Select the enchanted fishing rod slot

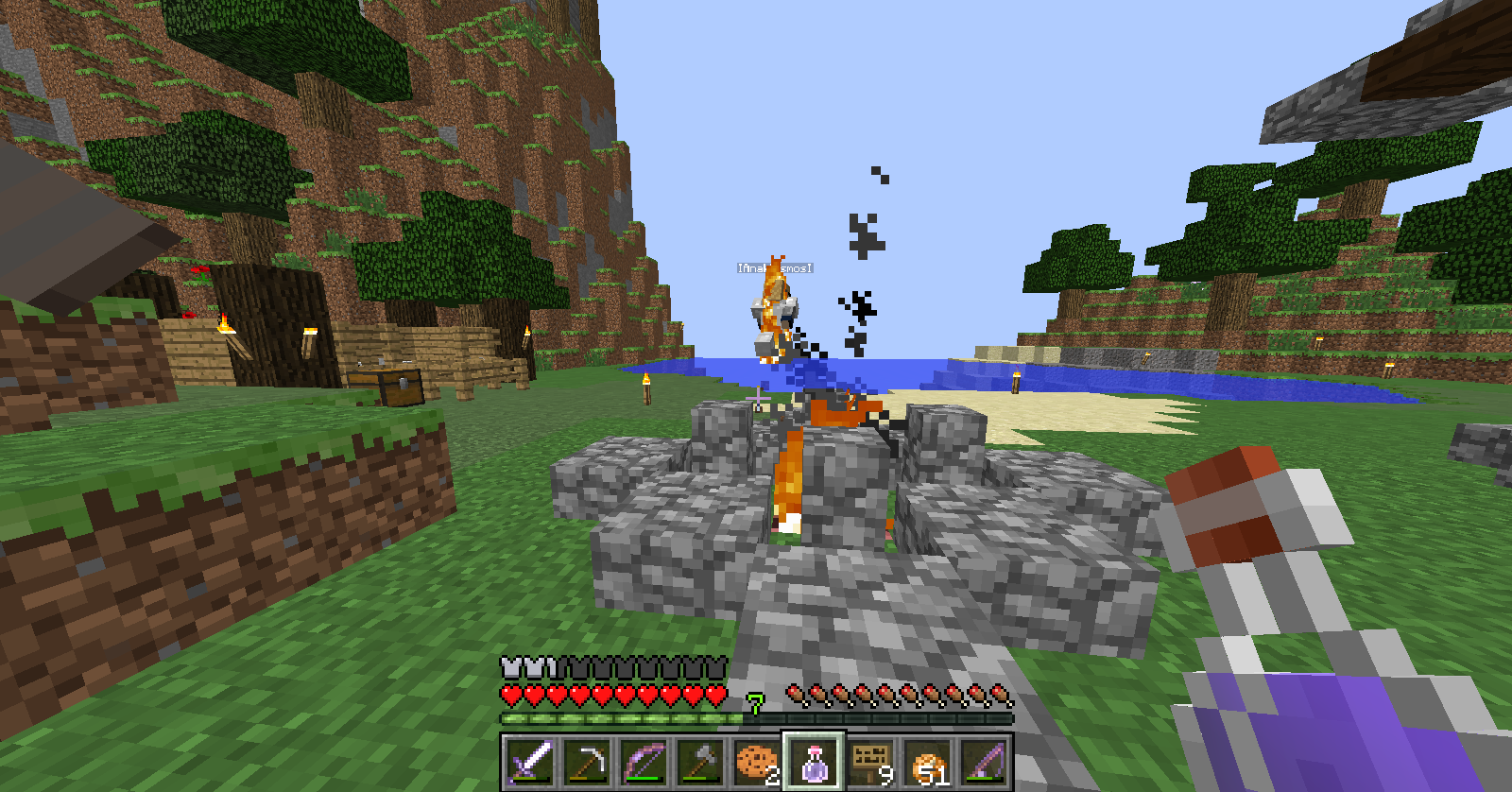(x=984, y=761)
